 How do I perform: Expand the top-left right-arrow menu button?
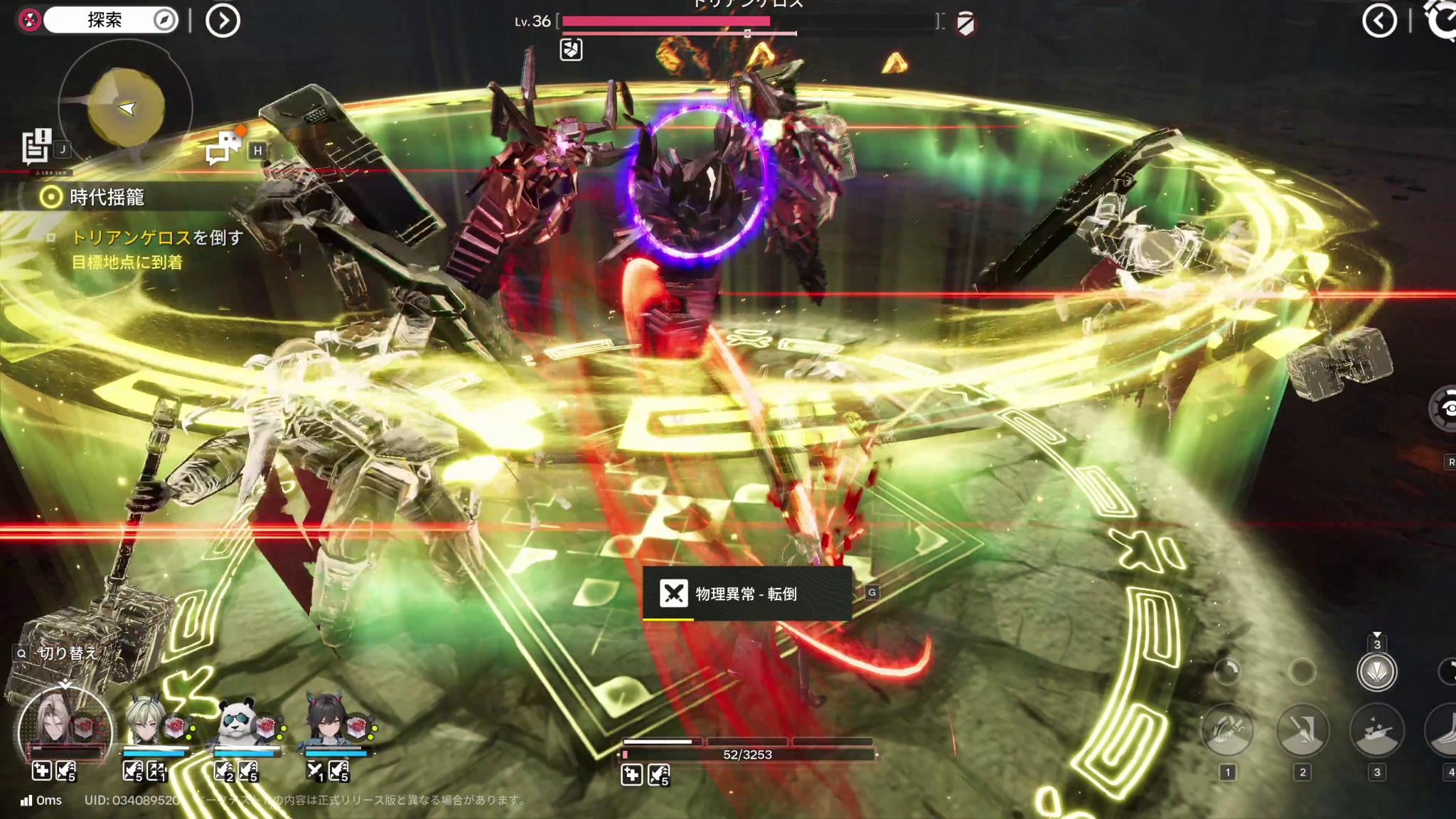[223, 21]
